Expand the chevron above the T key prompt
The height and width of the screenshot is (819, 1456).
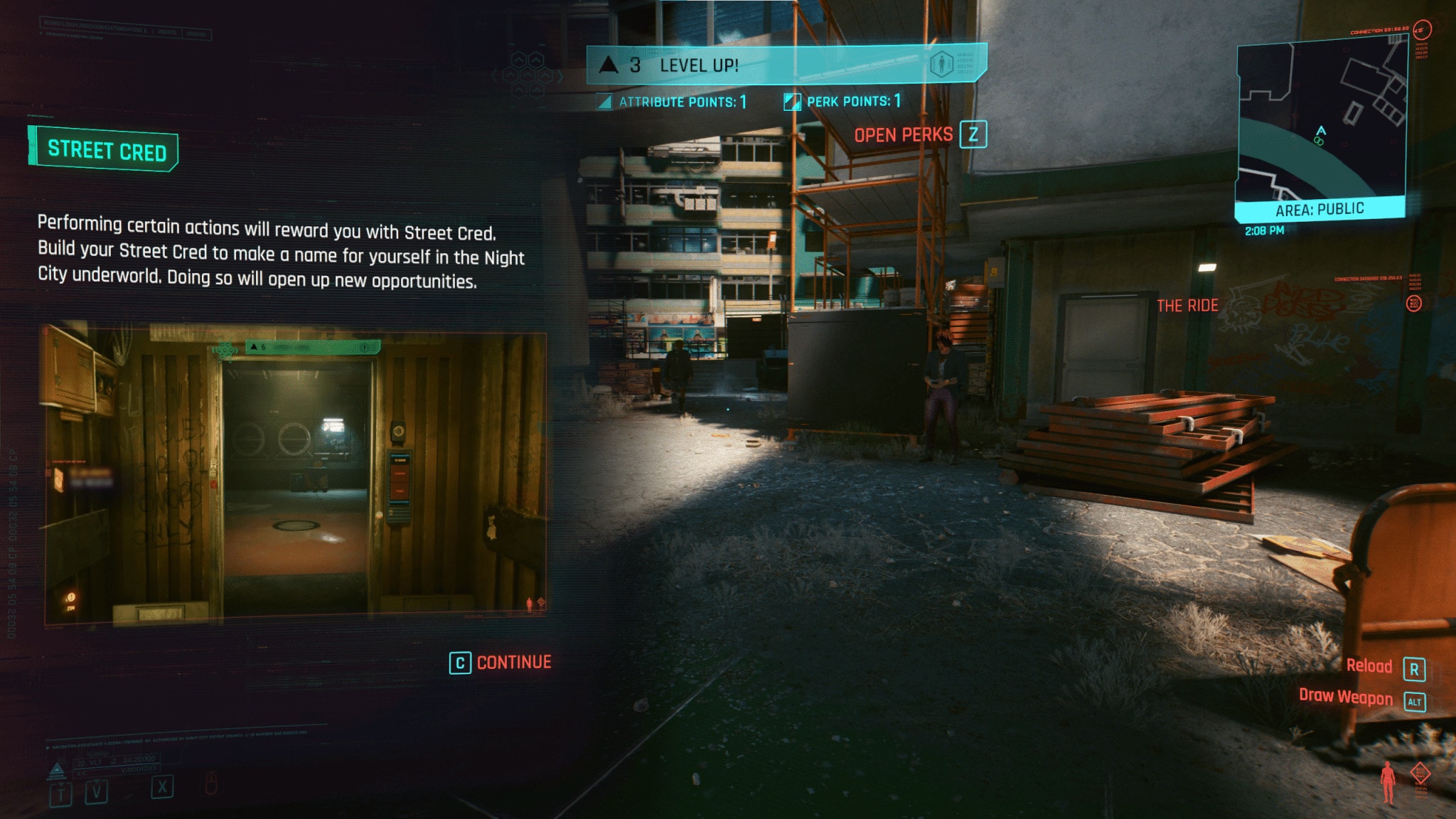pyautogui.click(x=60, y=785)
